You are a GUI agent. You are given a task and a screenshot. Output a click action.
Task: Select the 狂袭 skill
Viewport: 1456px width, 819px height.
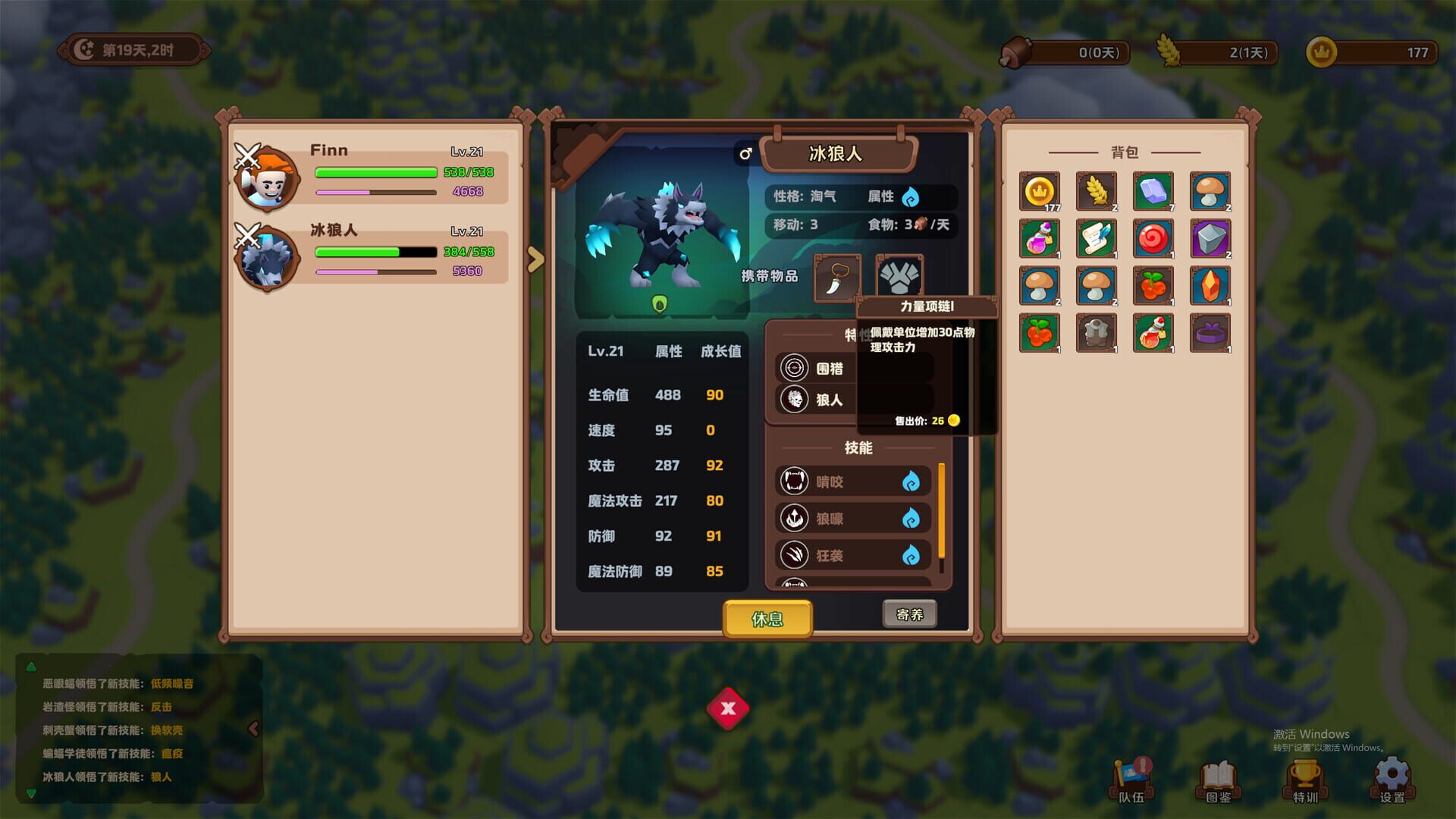coord(851,554)
